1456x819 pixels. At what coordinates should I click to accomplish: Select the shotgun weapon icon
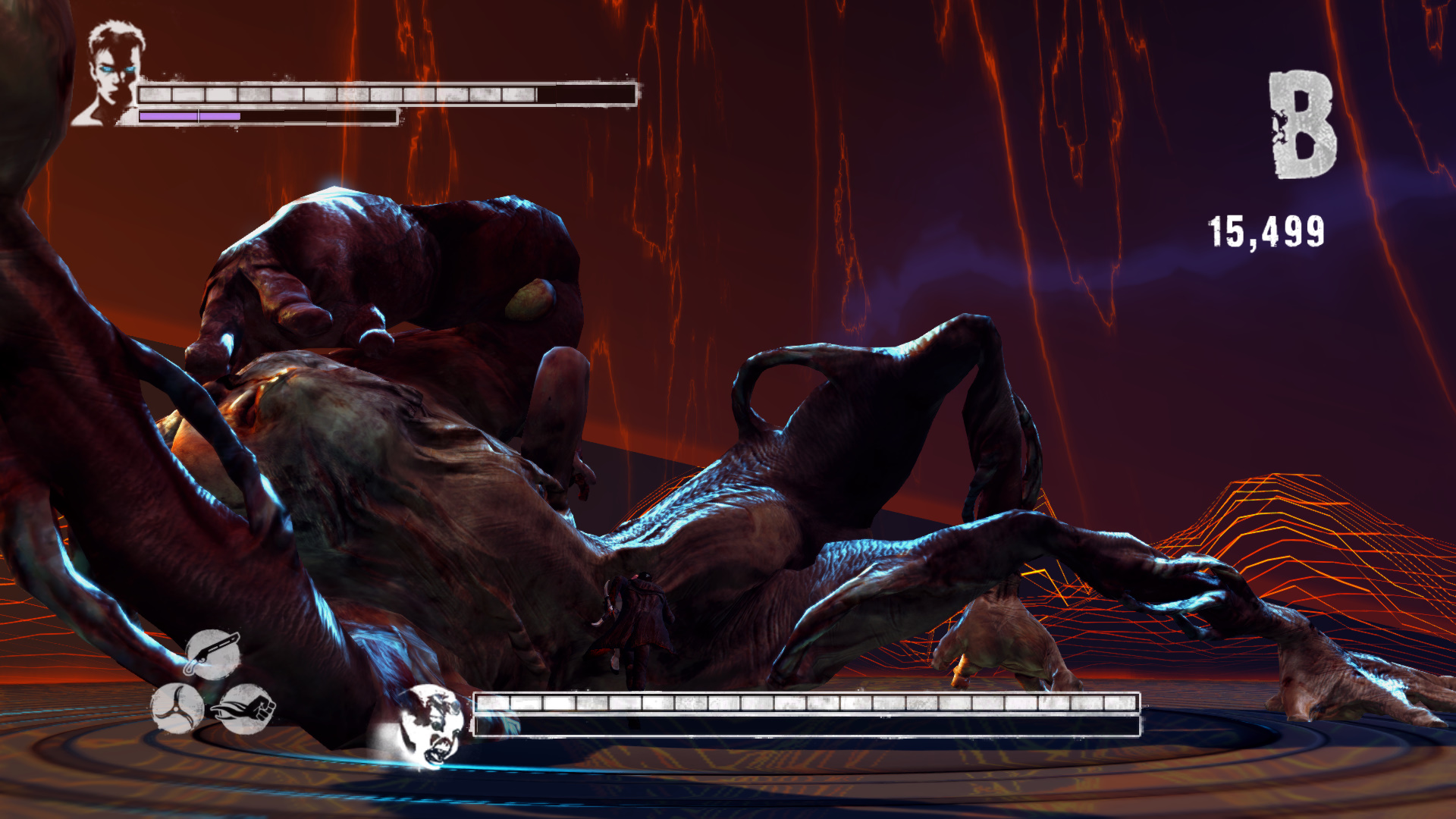(x=213, y=654)
